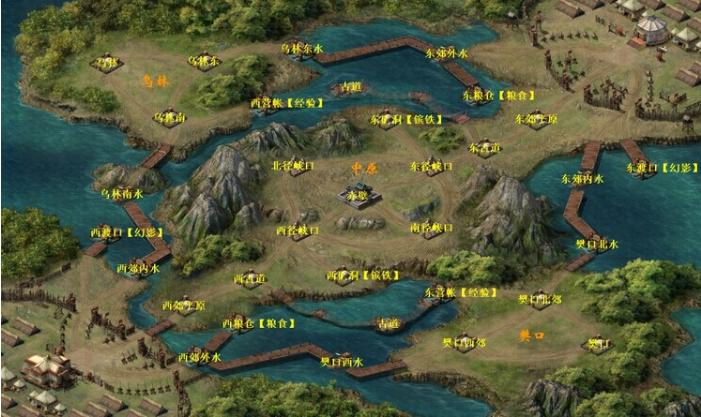This screenshot has width=701, height=417.
Task: Choose the 乌林南 camp marker
Action: tap(168, 117)
